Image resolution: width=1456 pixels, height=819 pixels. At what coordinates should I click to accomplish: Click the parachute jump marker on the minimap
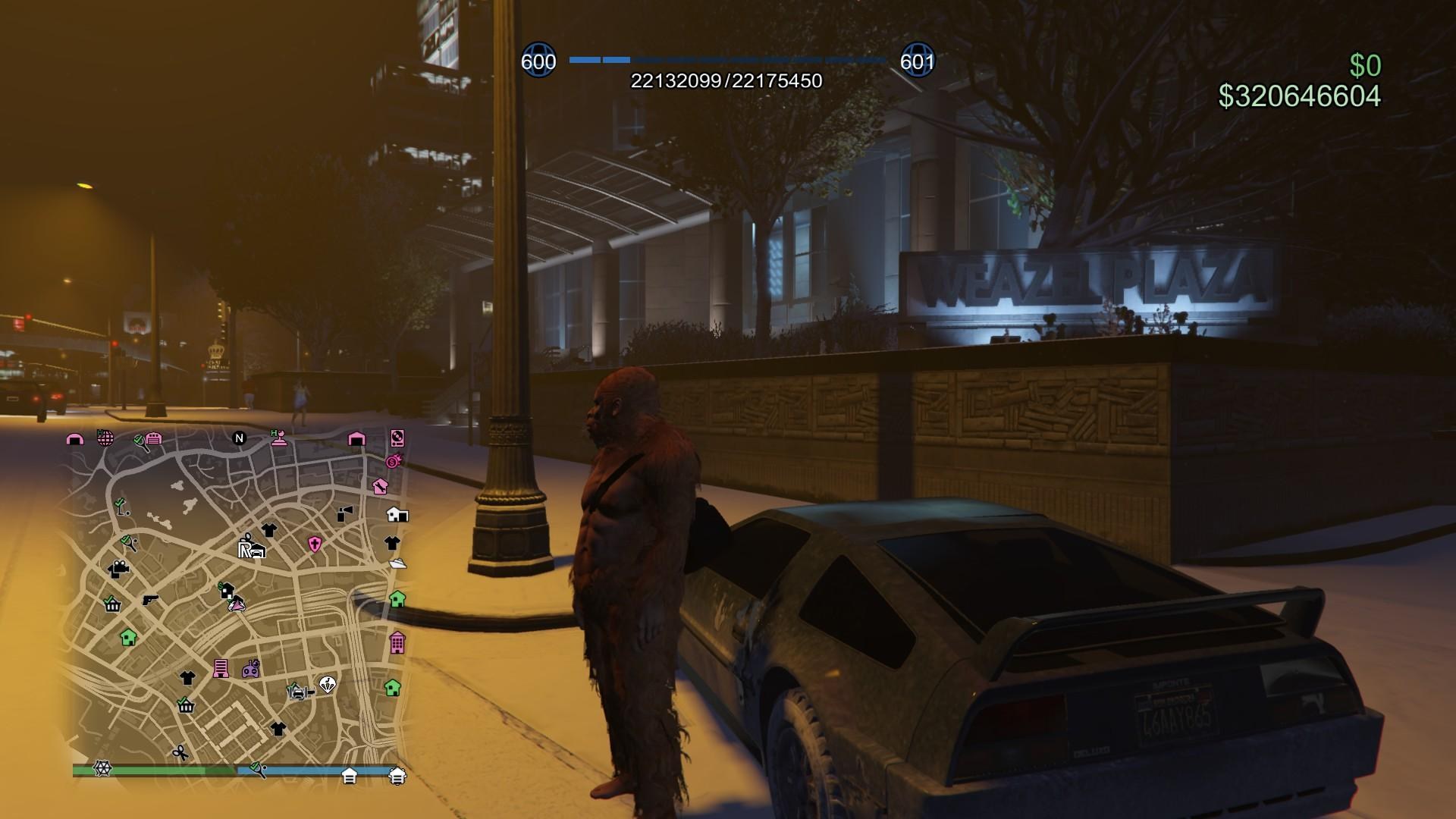click(327, 685)
